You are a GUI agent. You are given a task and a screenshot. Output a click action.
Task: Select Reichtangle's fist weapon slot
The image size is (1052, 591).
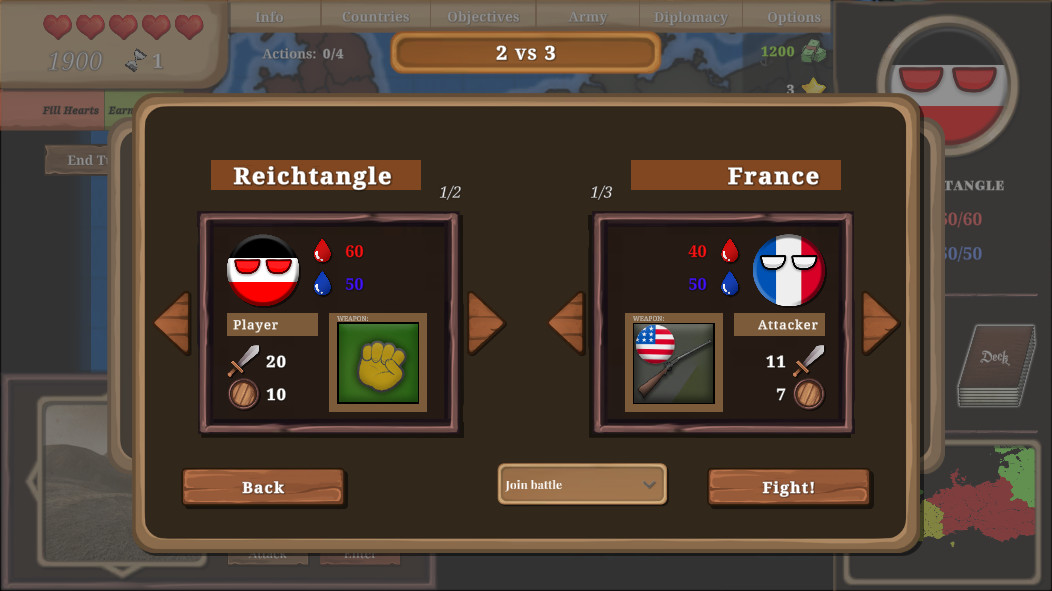378,363
